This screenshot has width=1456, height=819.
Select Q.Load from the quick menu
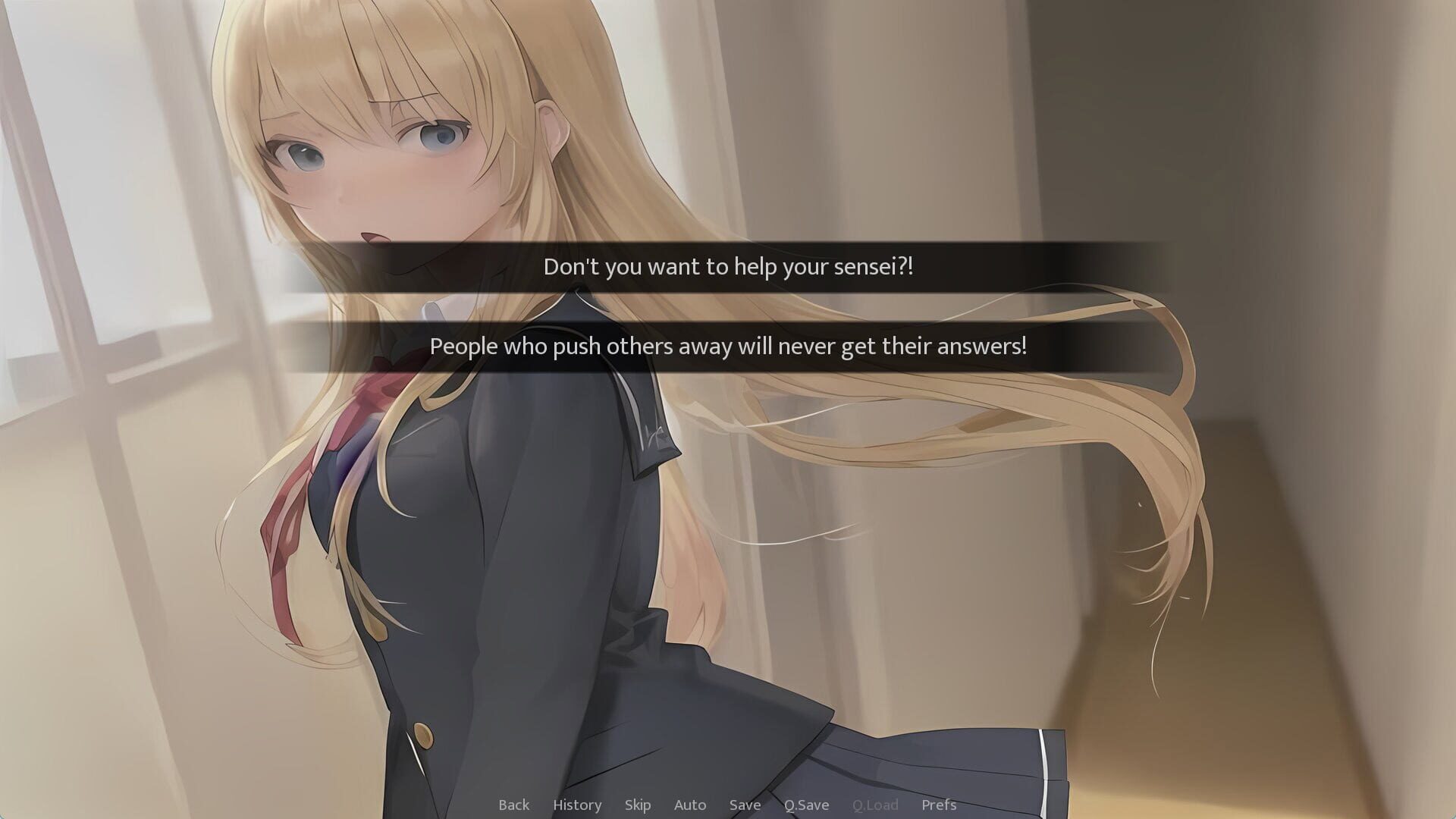tap(876, 805)
